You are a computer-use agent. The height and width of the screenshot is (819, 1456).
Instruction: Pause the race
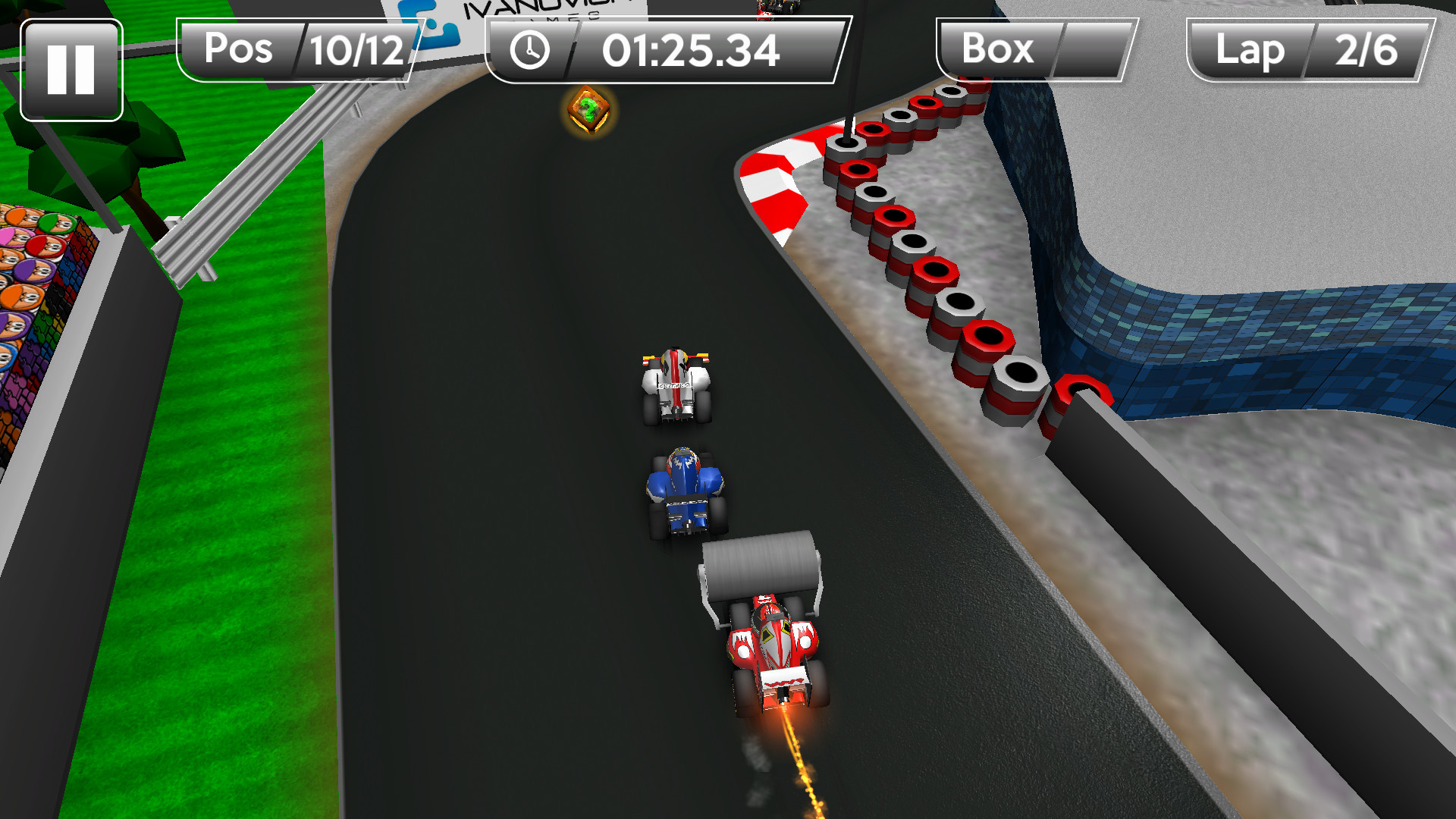click(71, 70)
